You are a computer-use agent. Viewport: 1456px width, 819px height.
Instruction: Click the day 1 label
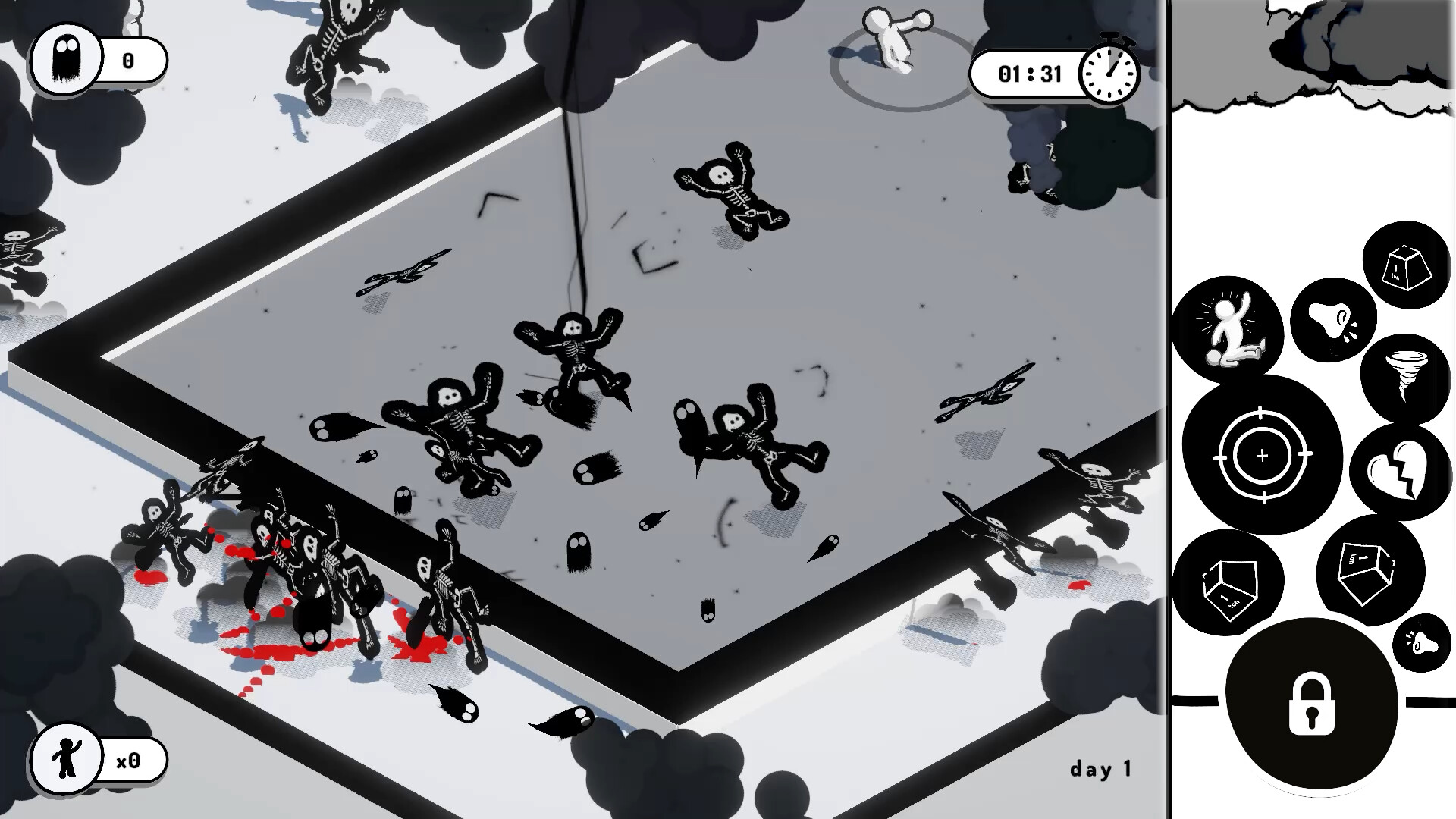coord(1101,768)
